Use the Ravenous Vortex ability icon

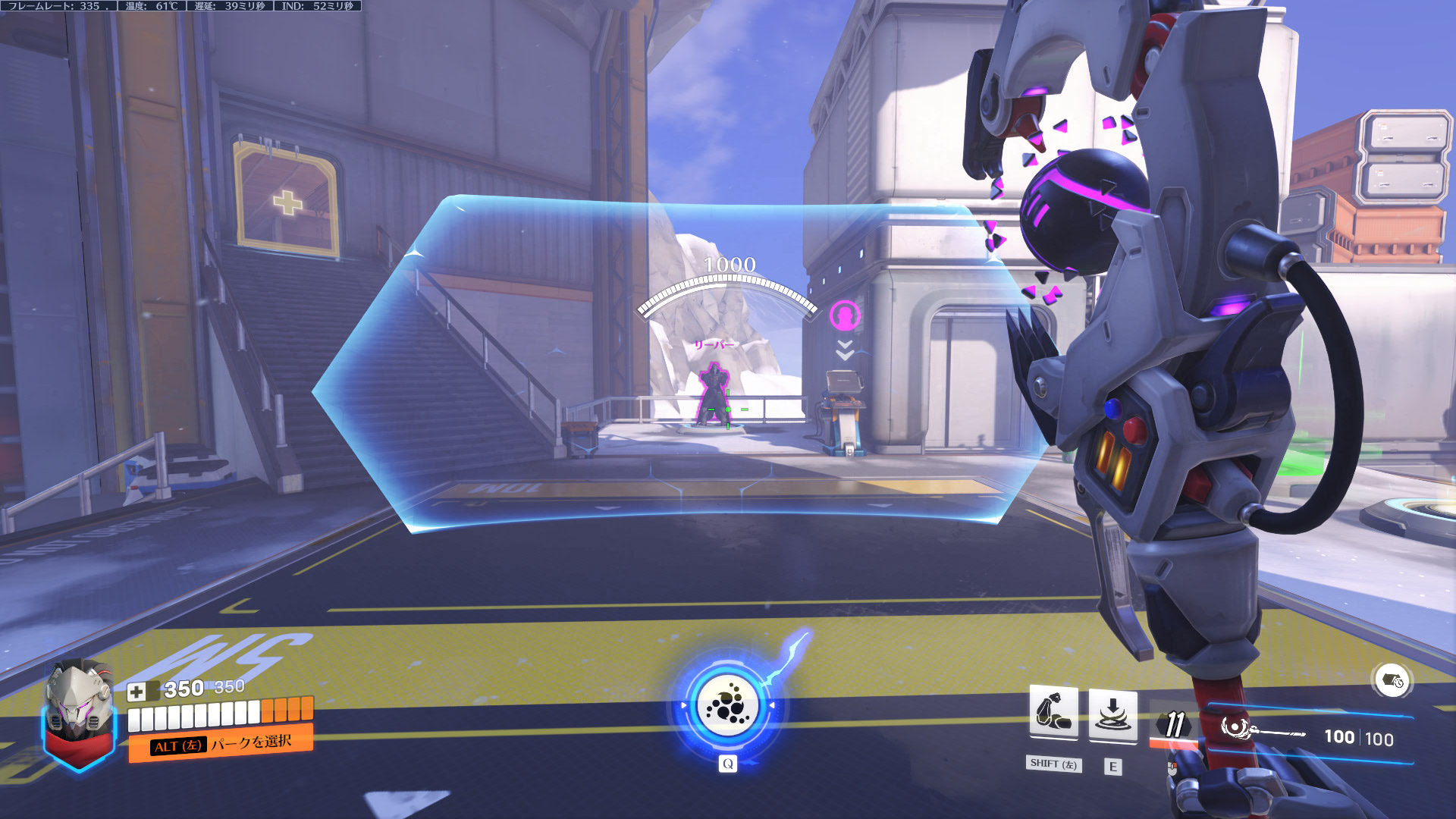coord(1112,714)
